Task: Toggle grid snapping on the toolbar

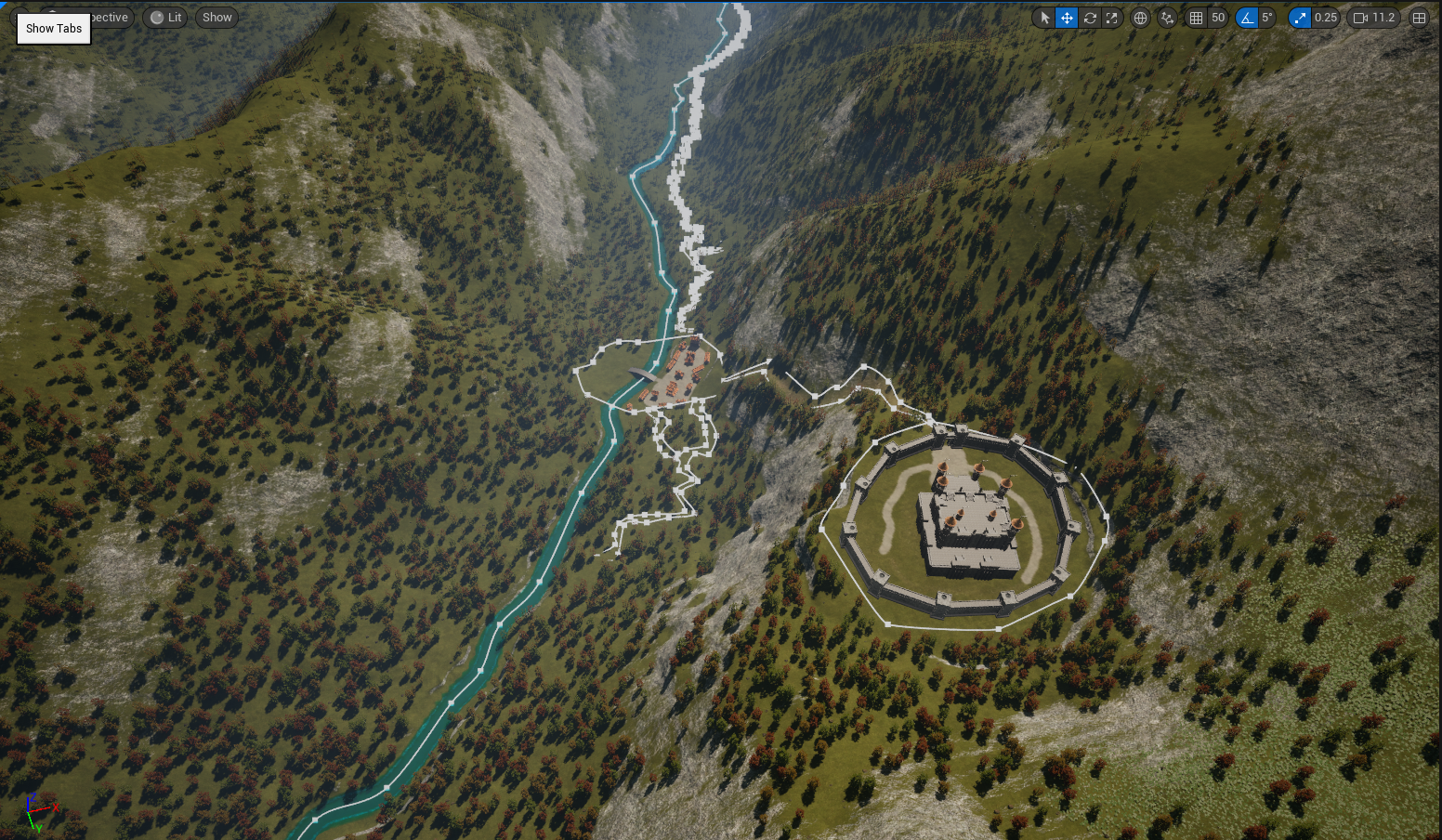Action: [1197, 18]
